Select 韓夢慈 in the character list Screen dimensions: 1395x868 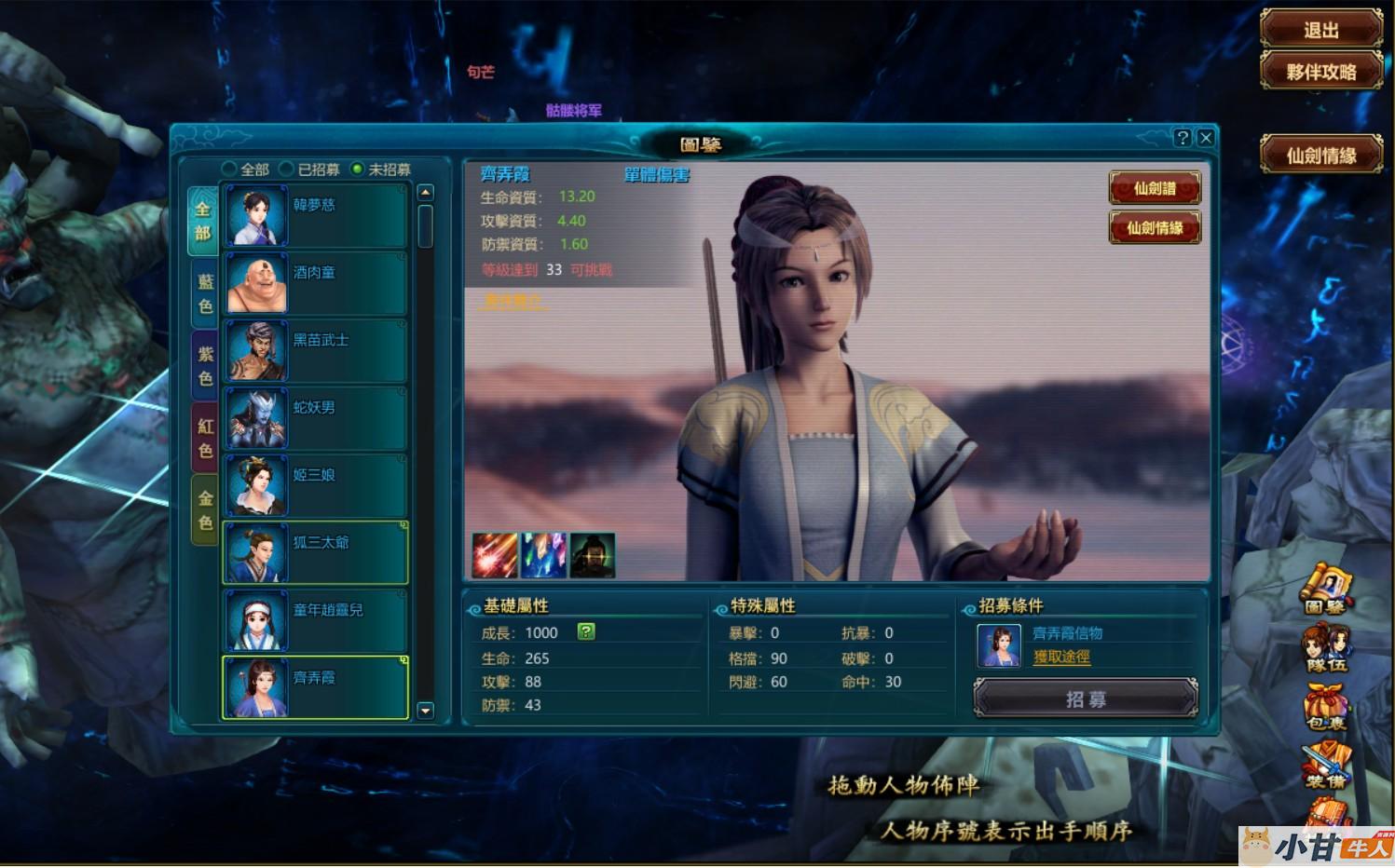click(x=315, y=215)
